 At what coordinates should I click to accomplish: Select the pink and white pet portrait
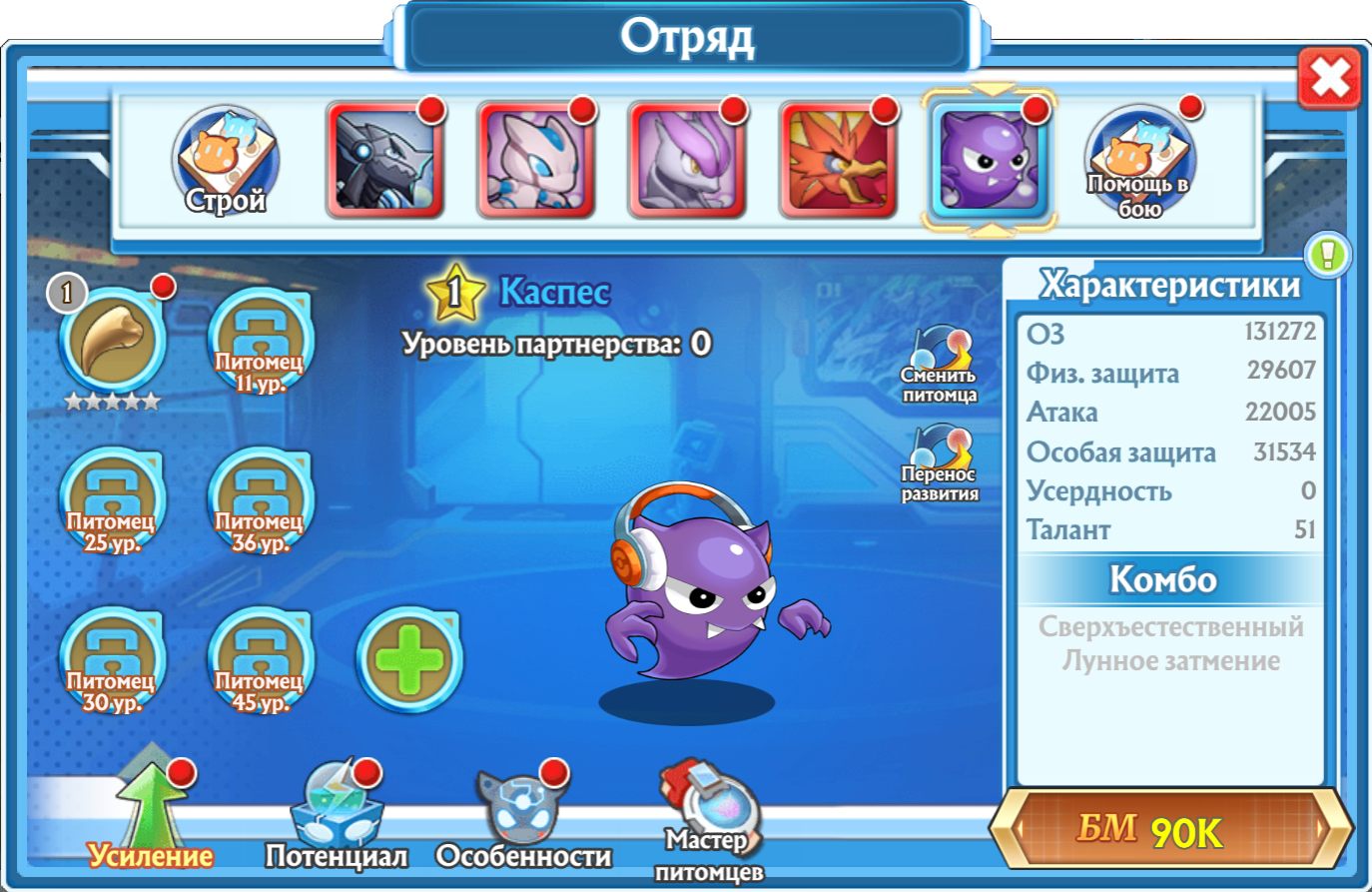pos(536,160)
